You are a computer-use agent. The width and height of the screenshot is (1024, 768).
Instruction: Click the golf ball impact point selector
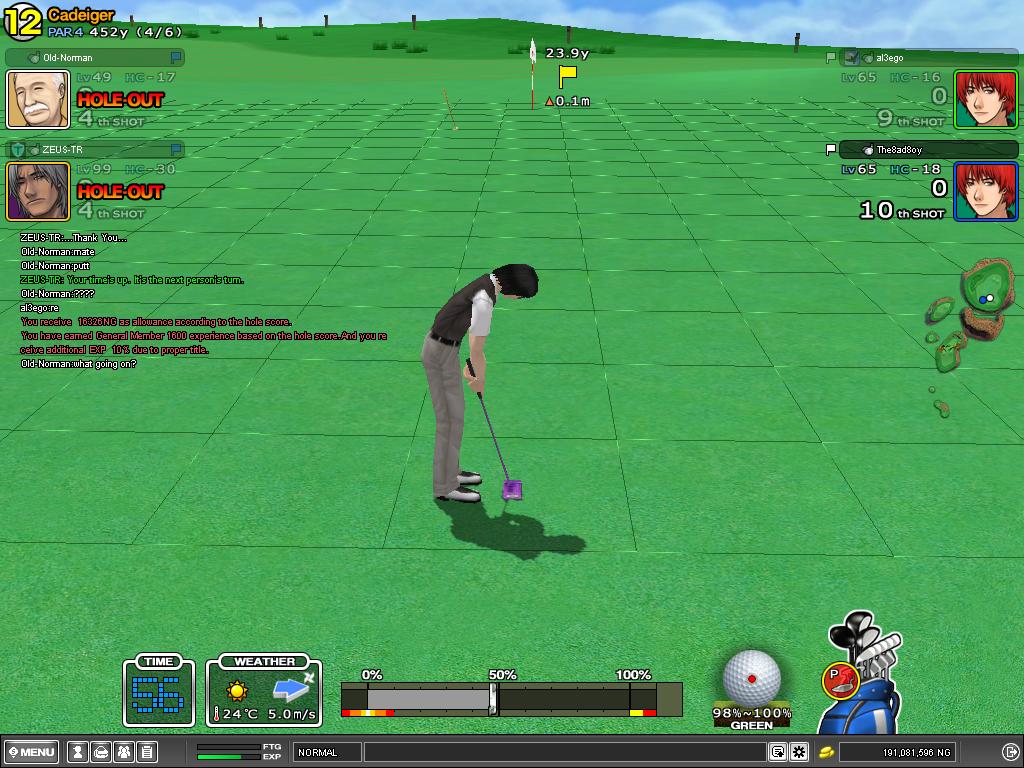tap(751, 678)
